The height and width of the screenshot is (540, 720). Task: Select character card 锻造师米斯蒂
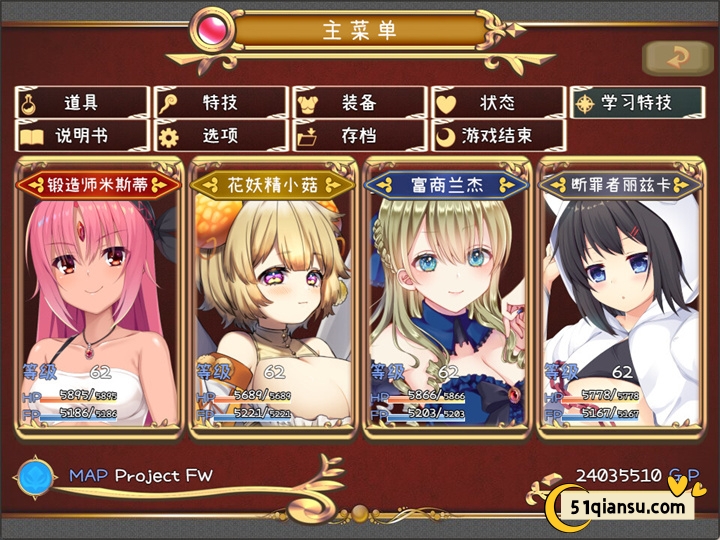(100, 300)
